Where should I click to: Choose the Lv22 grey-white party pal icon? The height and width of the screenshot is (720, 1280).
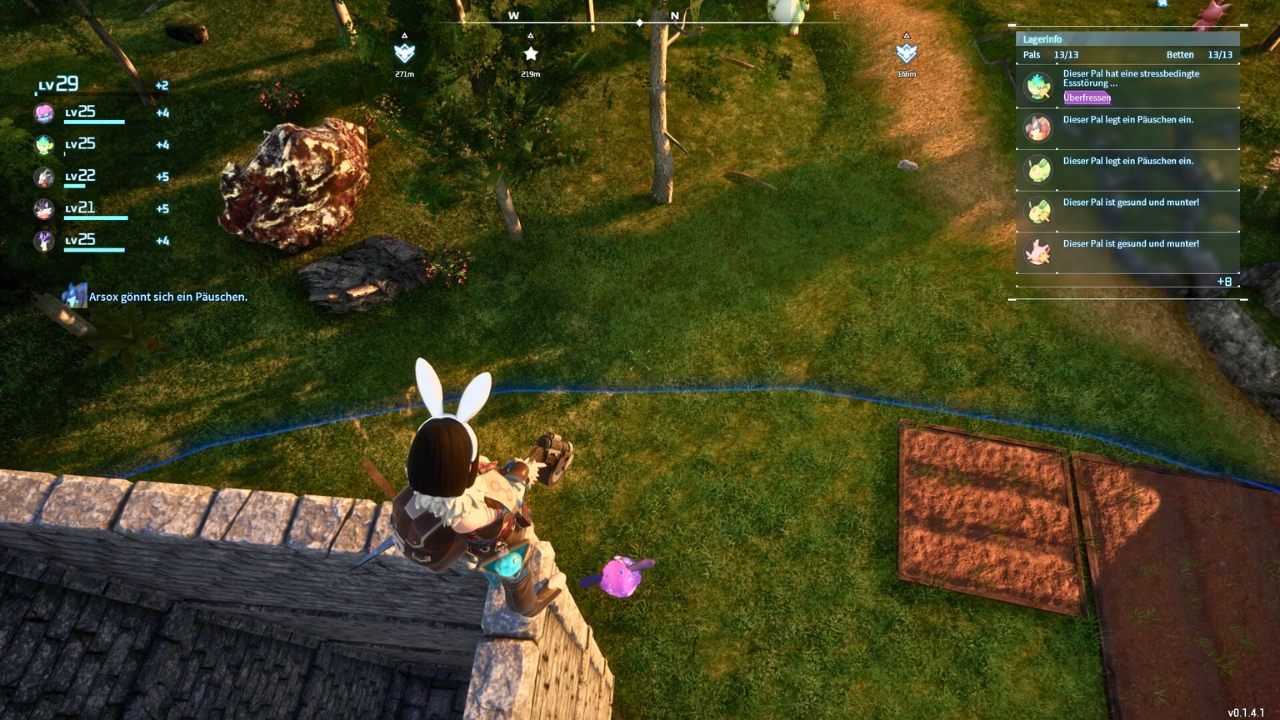point(45,177)
